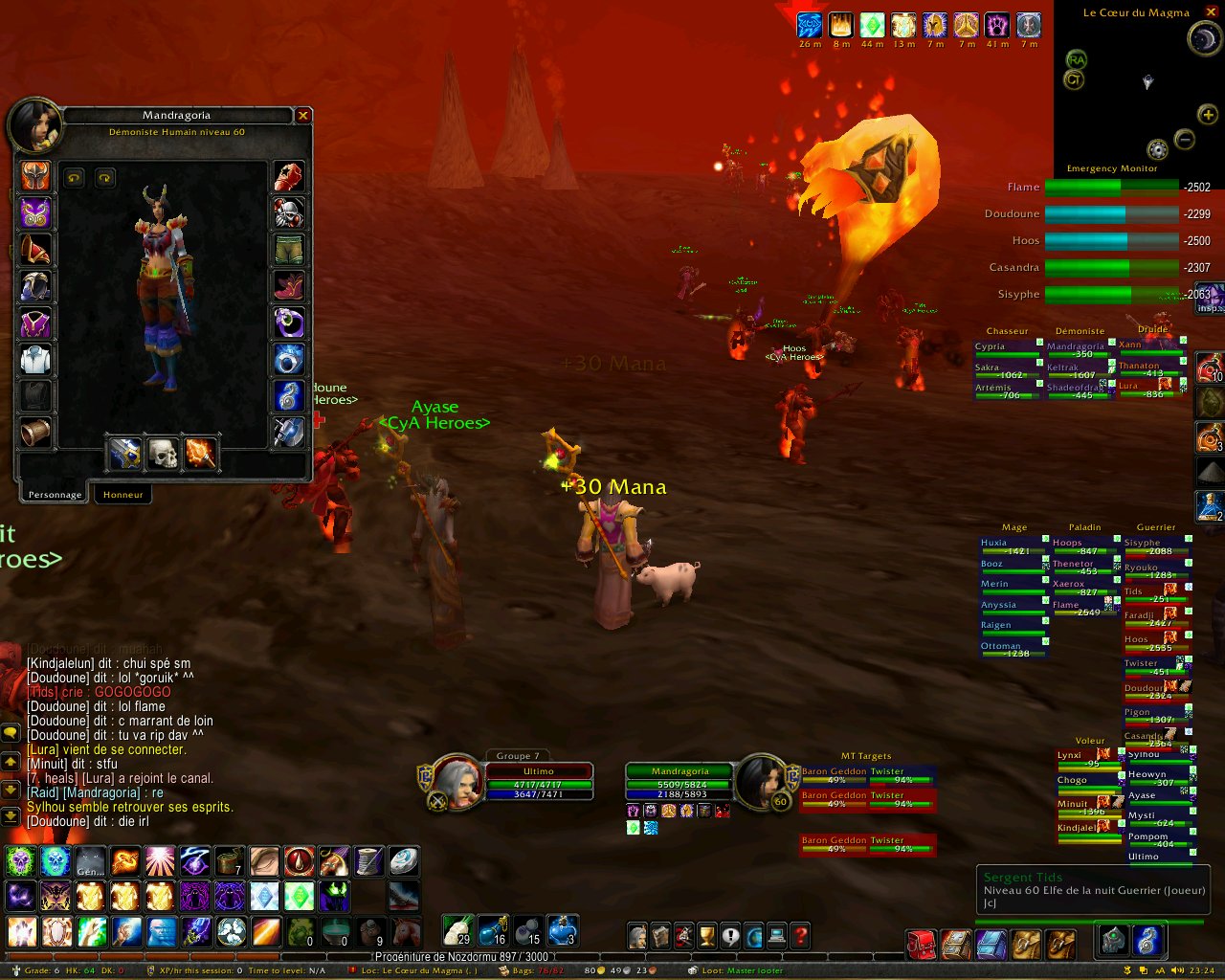Open the Personnage tab
Image resolution: width=1225 pixels, height=980 pixels.
pyautogui.click(x=55, y=495)
